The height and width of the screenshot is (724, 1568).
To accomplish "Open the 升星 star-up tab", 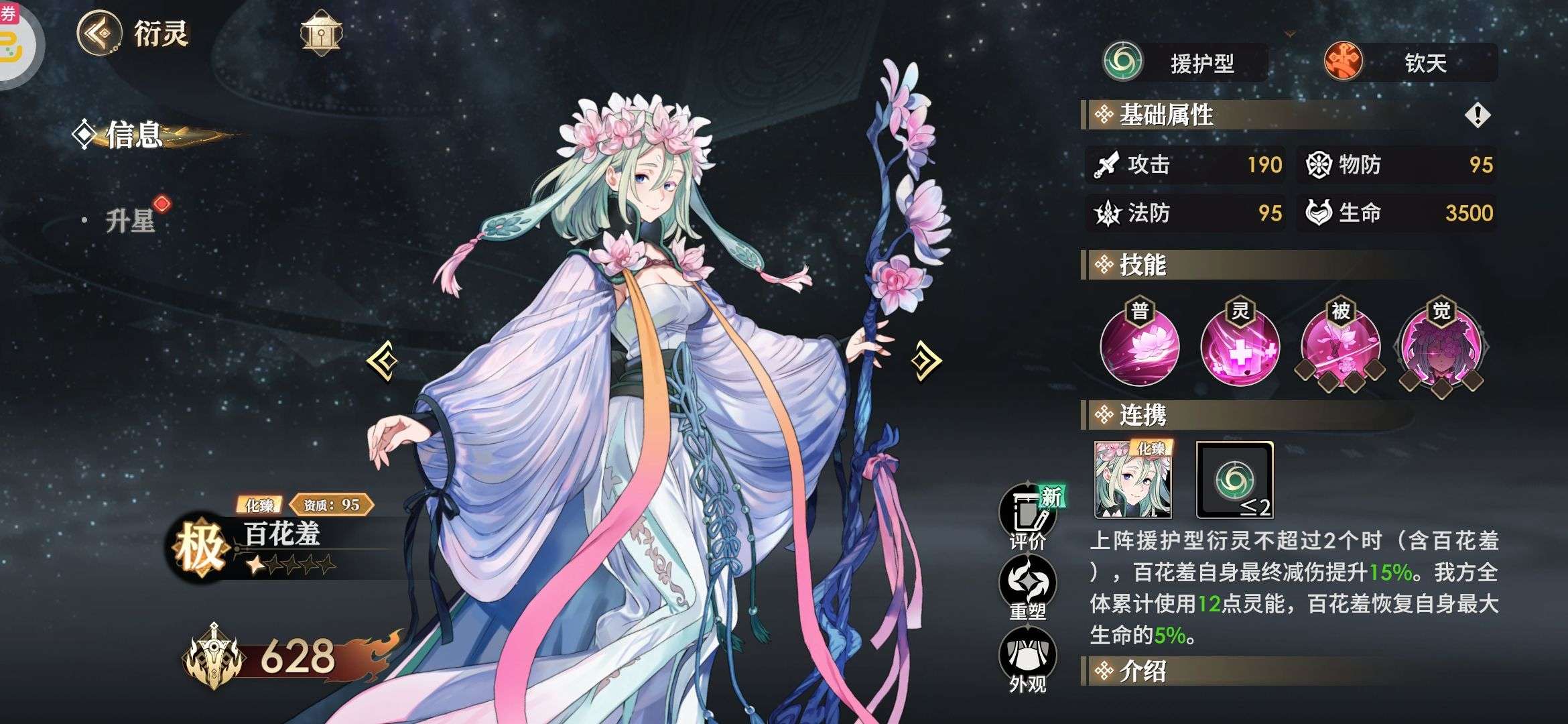I will click(x=130, y=220).
